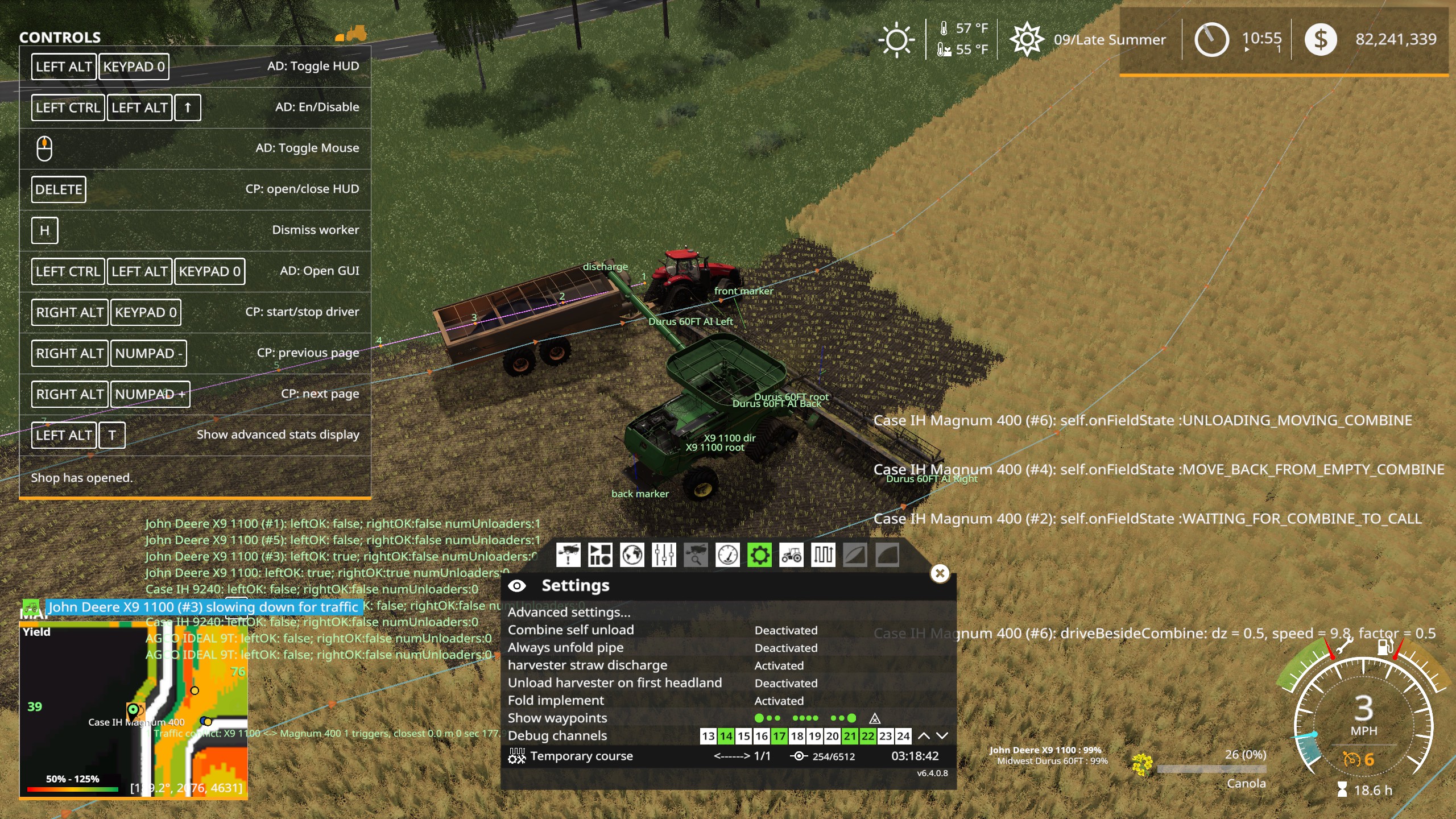Open the Courseplay global settings globe icon
The width and height of the screenshot is (1456, 819).
[x=631, y=555]
